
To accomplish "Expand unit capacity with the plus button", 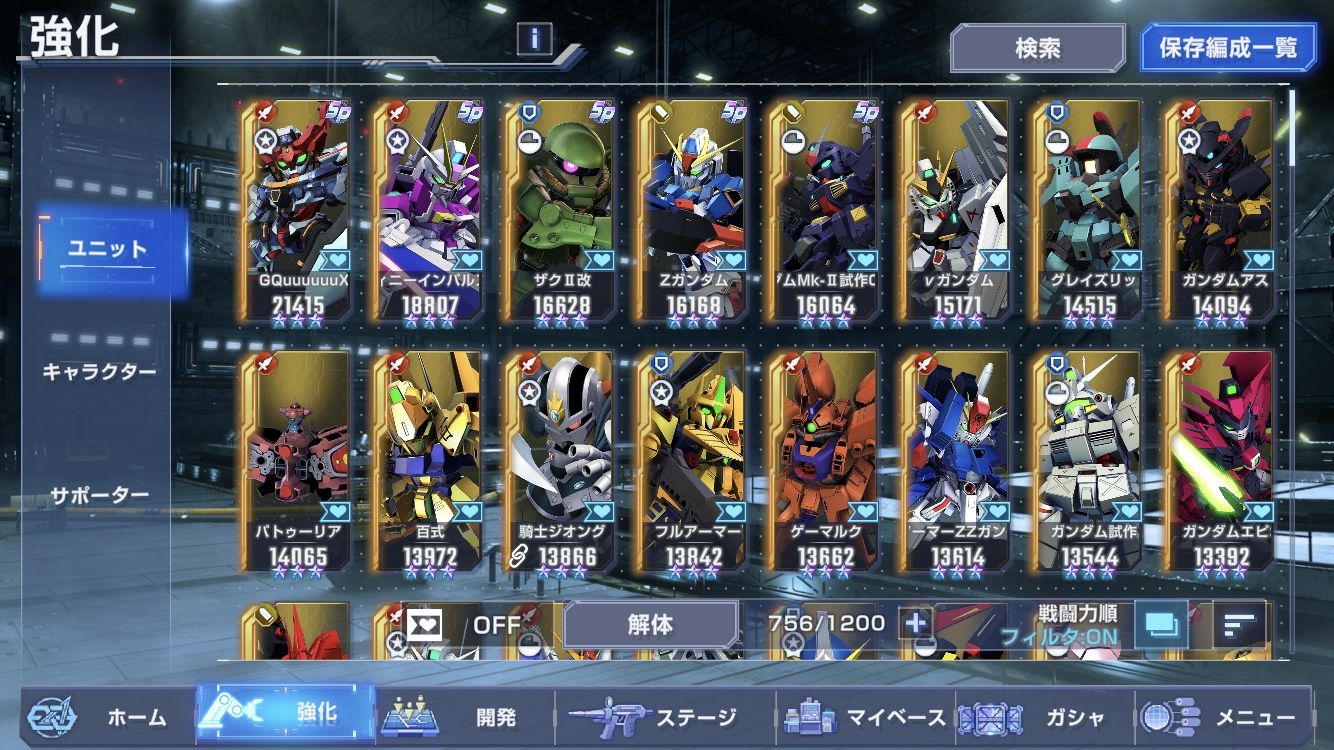I will [915, 624].
